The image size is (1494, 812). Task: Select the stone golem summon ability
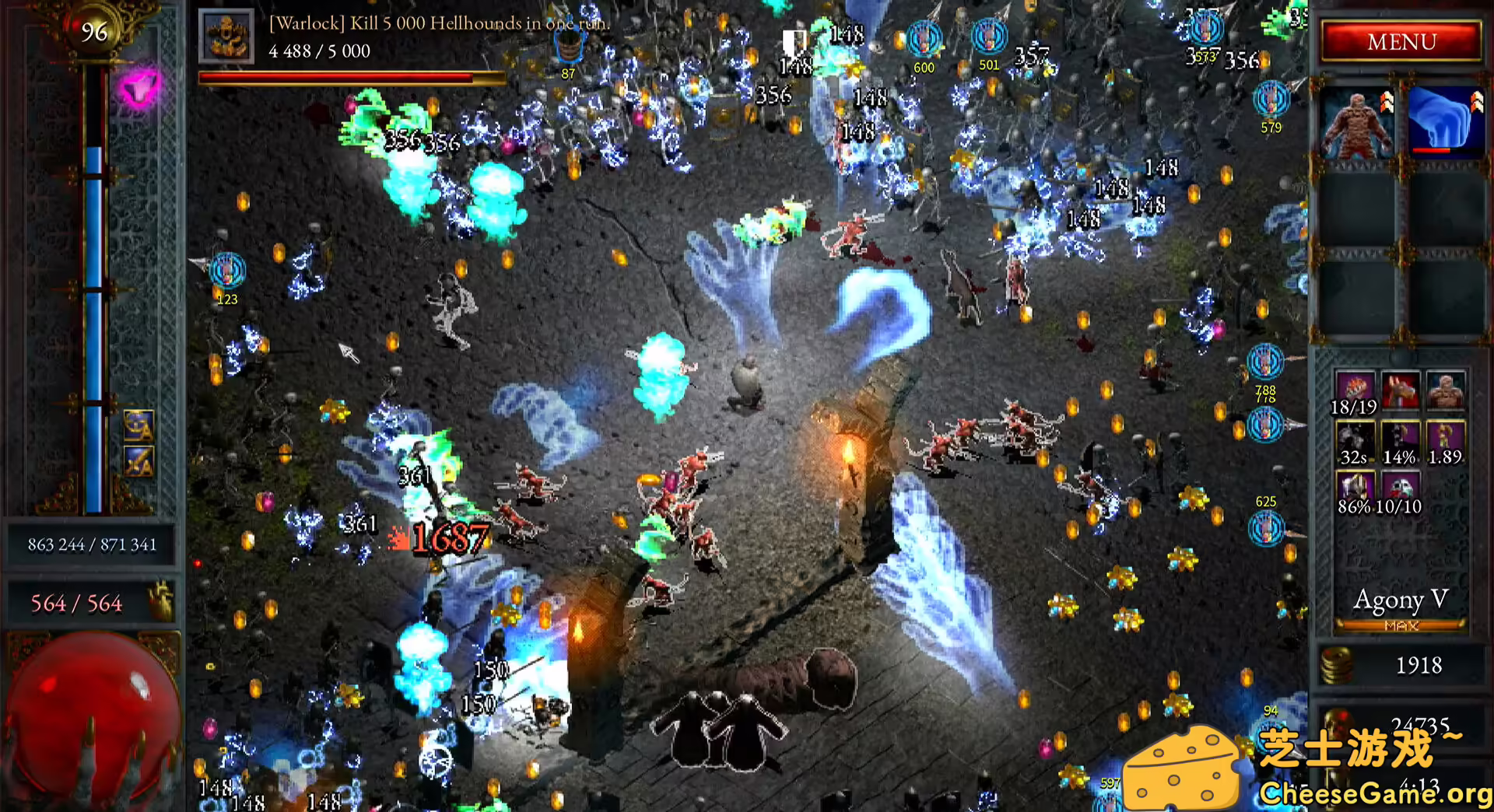pyautogui.click(x=1357, y=127)
